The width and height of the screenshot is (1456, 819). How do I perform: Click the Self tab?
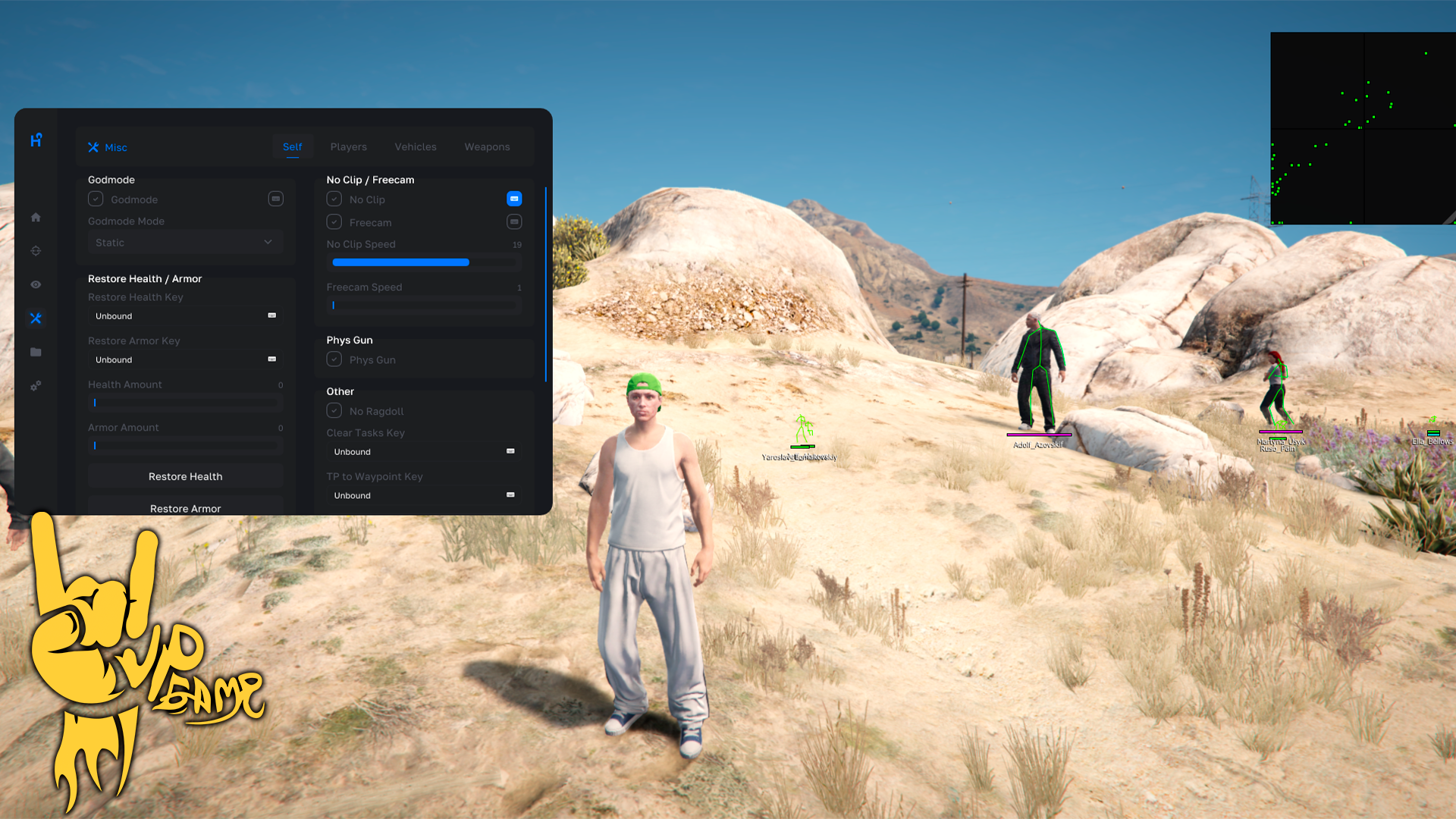click(x=292, y=147)
